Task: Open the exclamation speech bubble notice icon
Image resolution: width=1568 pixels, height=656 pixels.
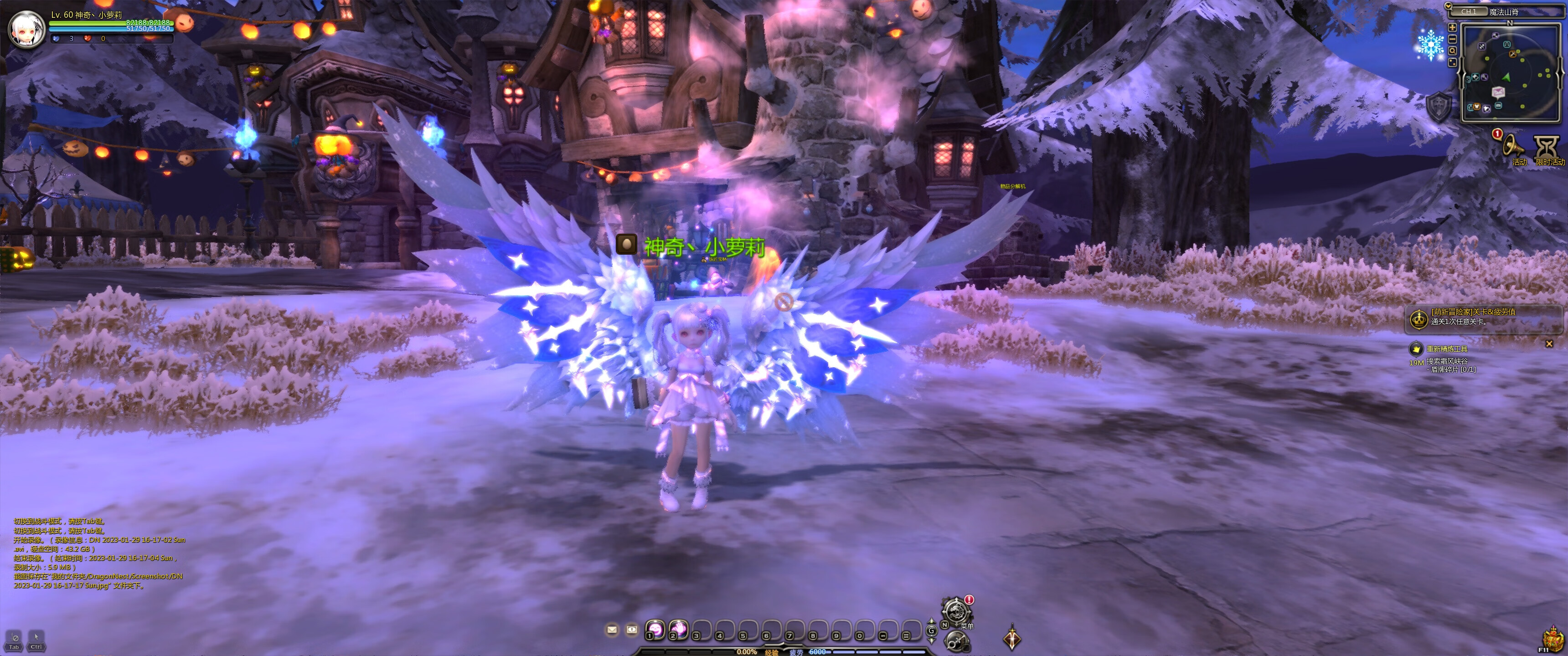Action: coord(632,629)
